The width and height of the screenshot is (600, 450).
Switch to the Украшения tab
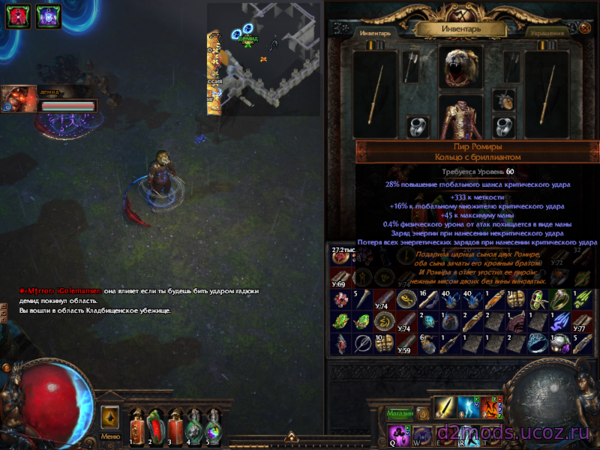(548, 31)
